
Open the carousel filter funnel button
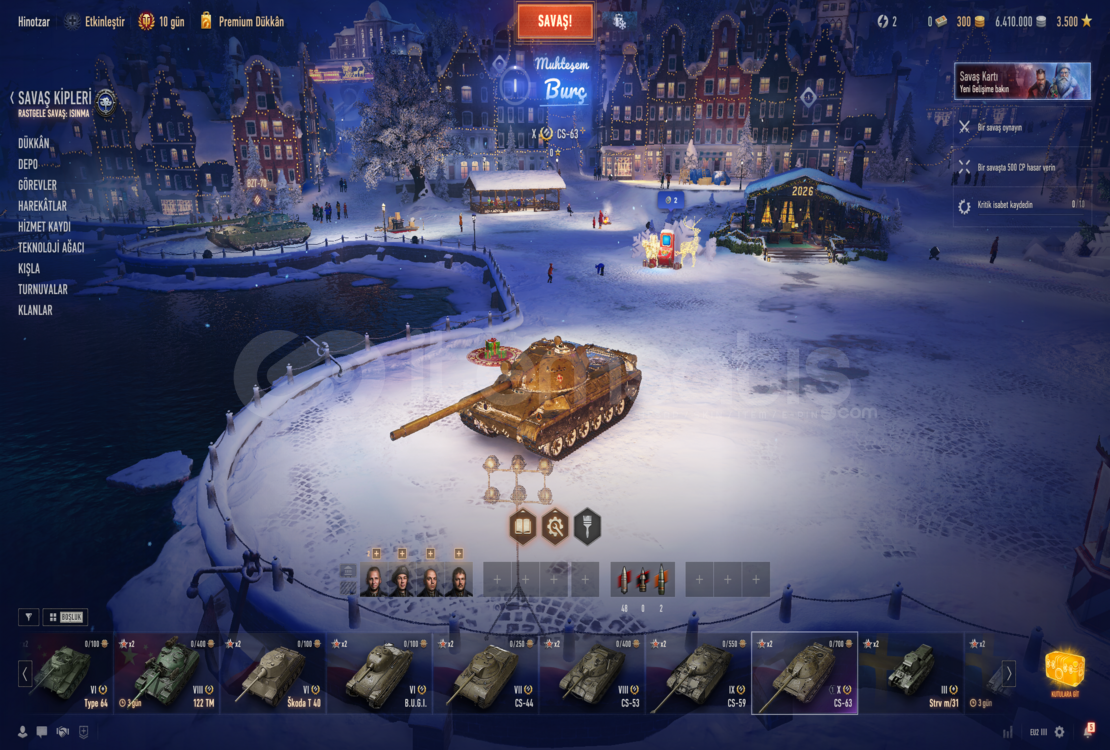point(29,617)
